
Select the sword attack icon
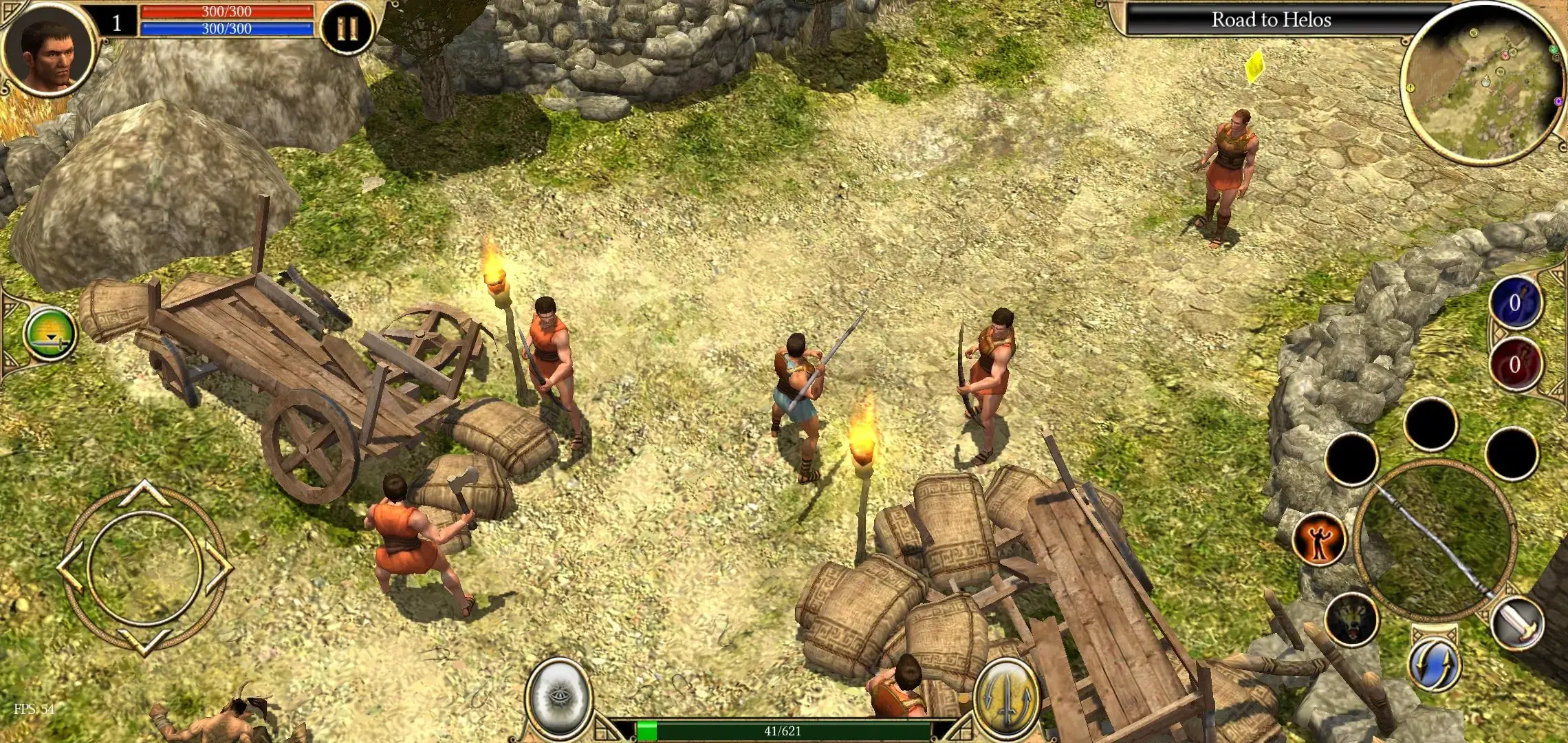click(1518, 624)
